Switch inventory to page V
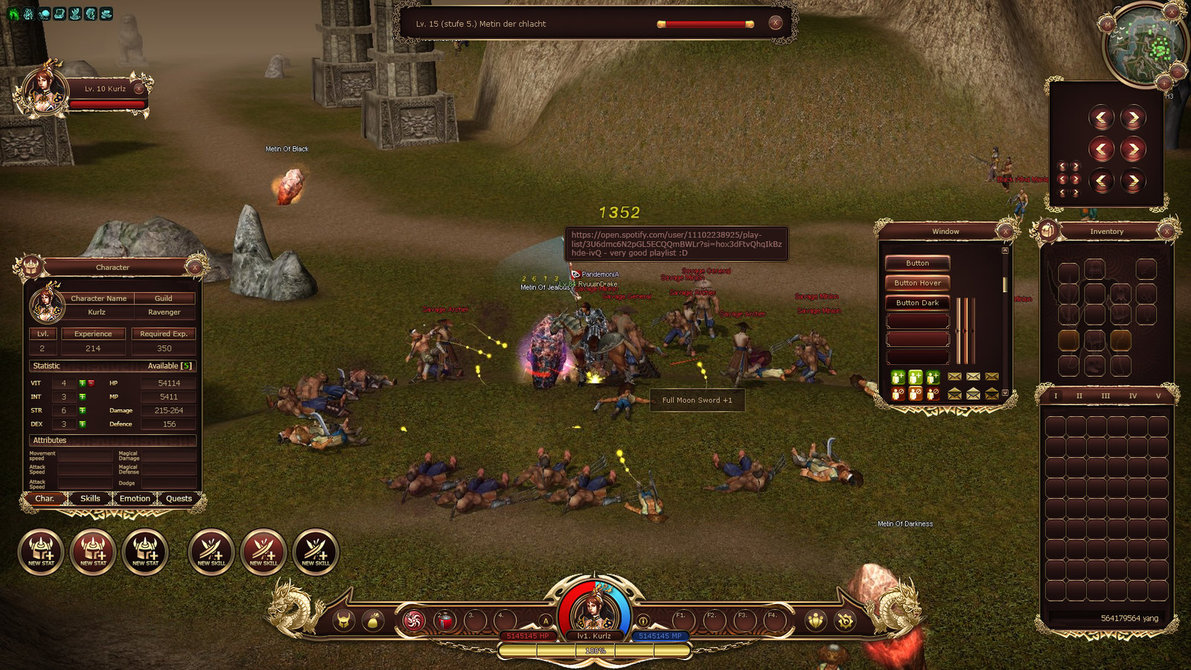Image resolution: width=1191 pixels, height=670 pixels. pos(1158,396)
